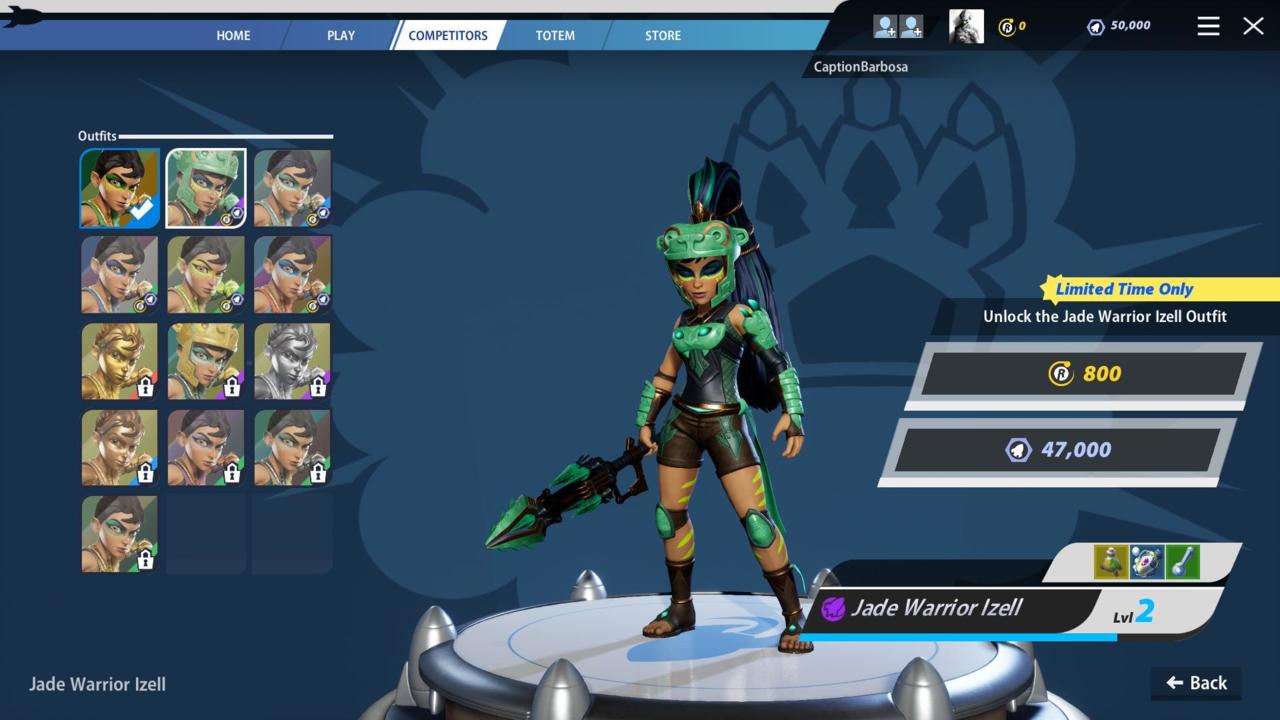Select the equipped default Izell outfit
1280x720 pixels.
pos(120,188)
